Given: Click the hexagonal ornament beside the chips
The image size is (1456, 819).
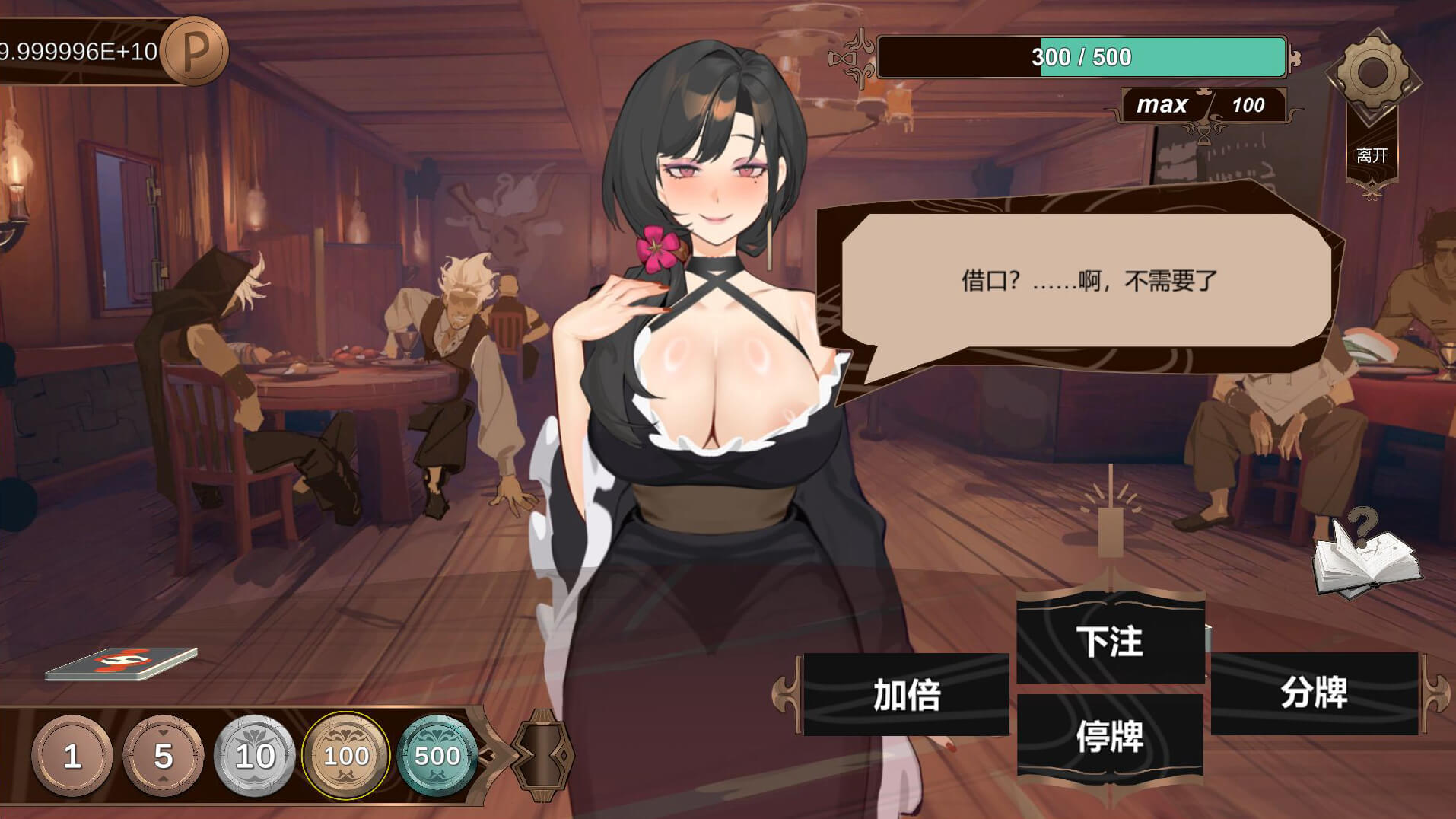Looking at the screenshot, I should pyautogui.click(x=542, y=754).
